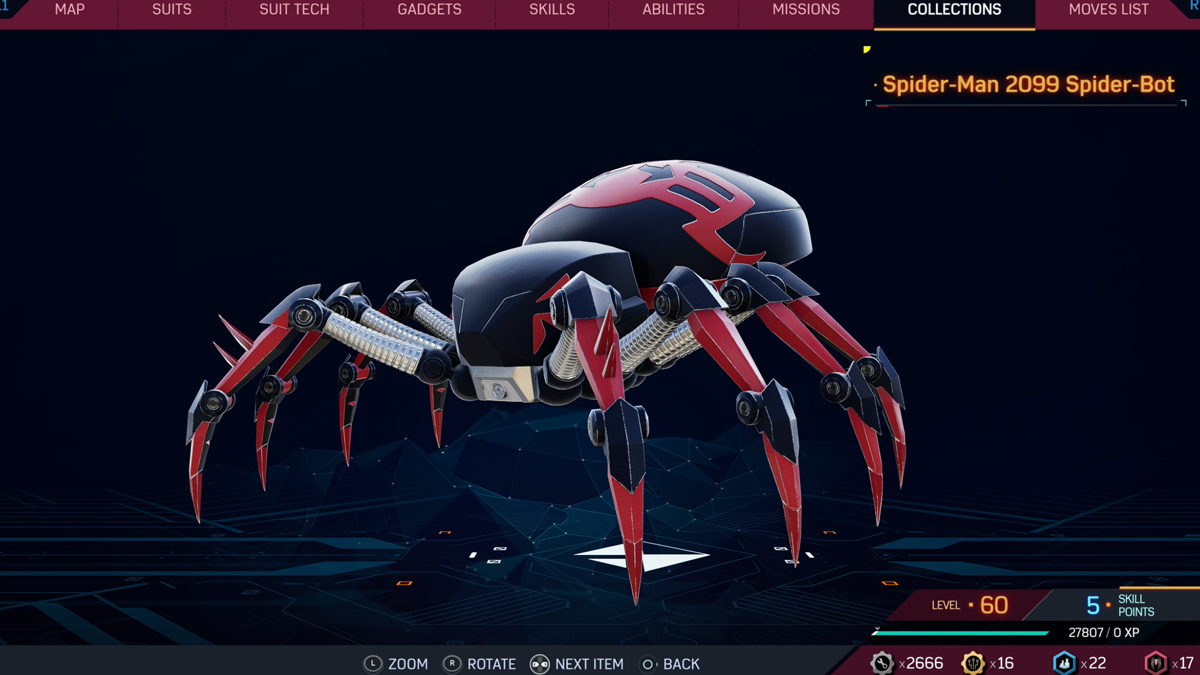Open the Abilities tab

coord(673,10)
